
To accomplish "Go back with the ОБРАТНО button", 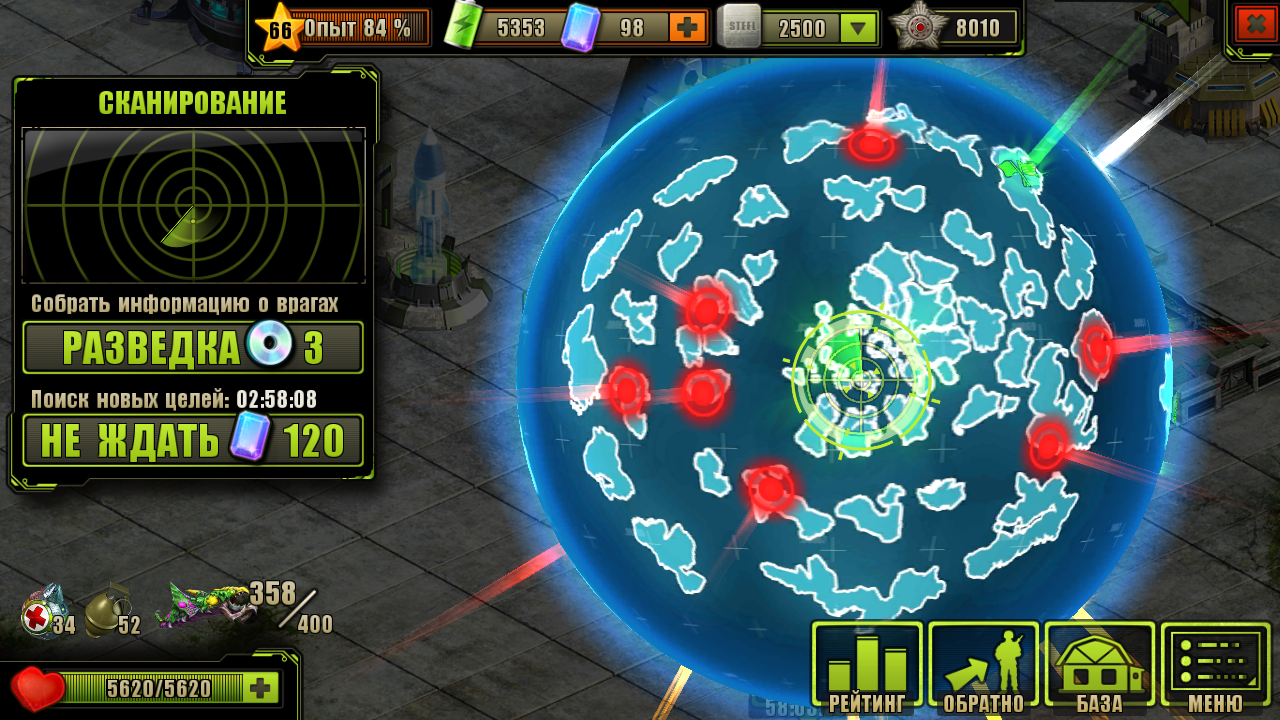I will [x=984, y=665].
